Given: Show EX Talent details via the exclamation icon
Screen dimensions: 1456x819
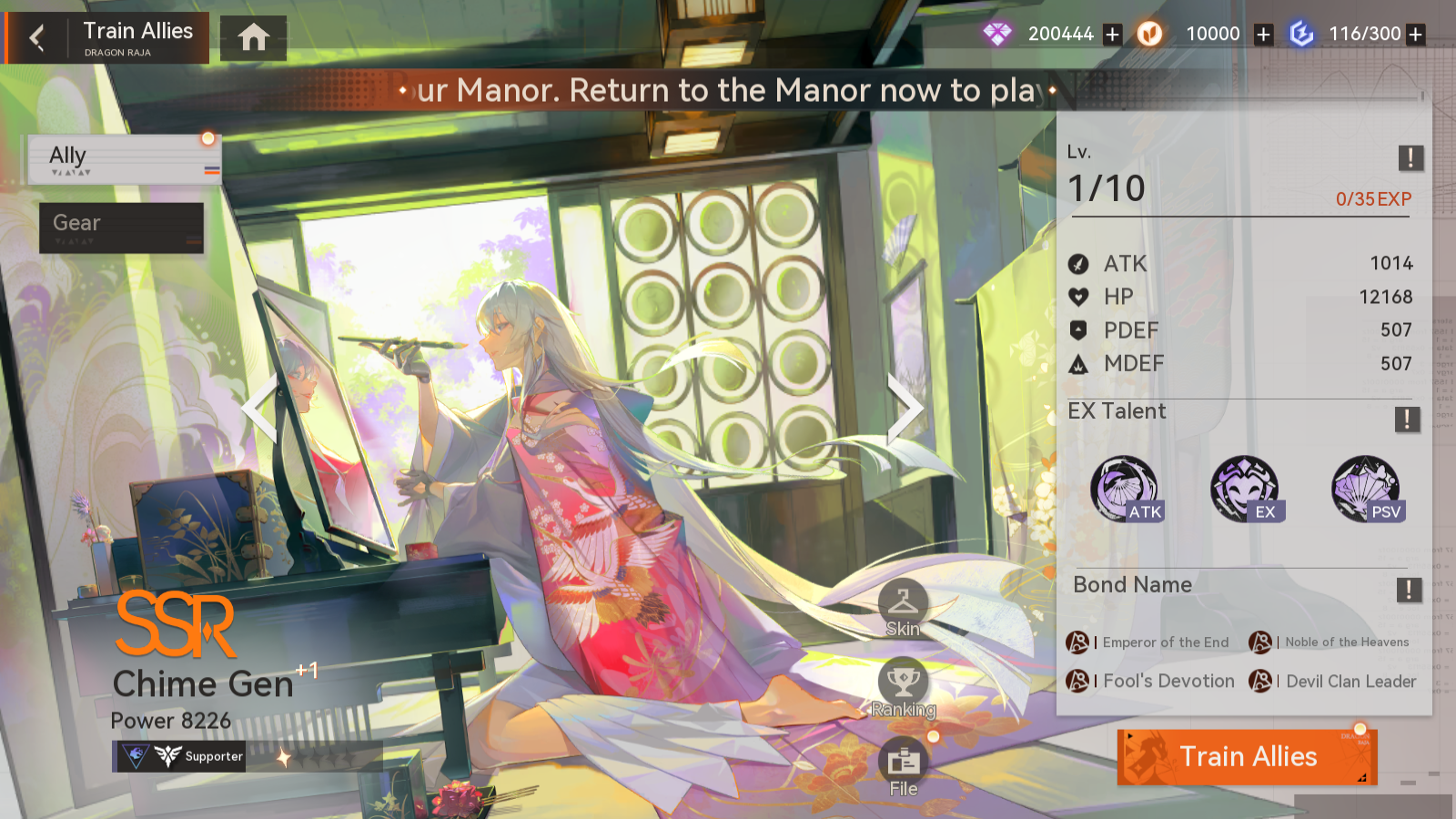Looking at the screenshot, I should coord(1407,419).
